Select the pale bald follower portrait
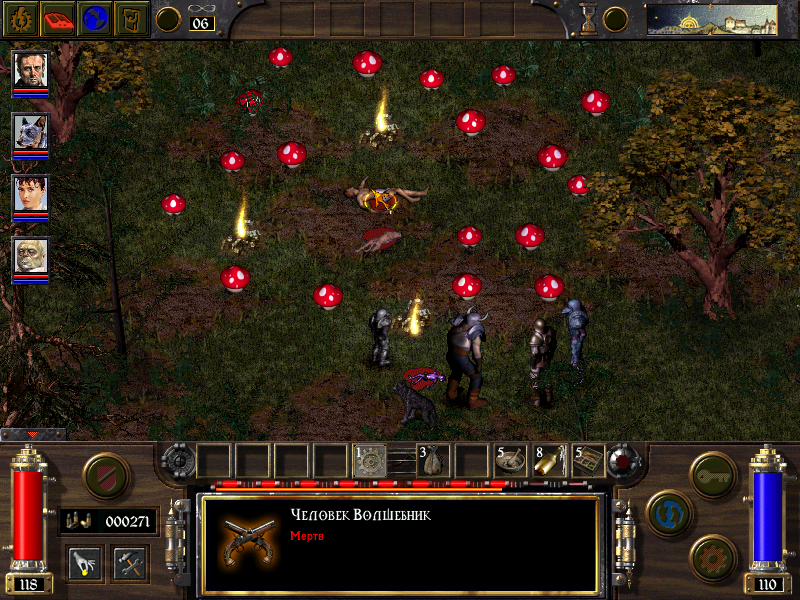The image size is (800, 600). tap(31, 256)
